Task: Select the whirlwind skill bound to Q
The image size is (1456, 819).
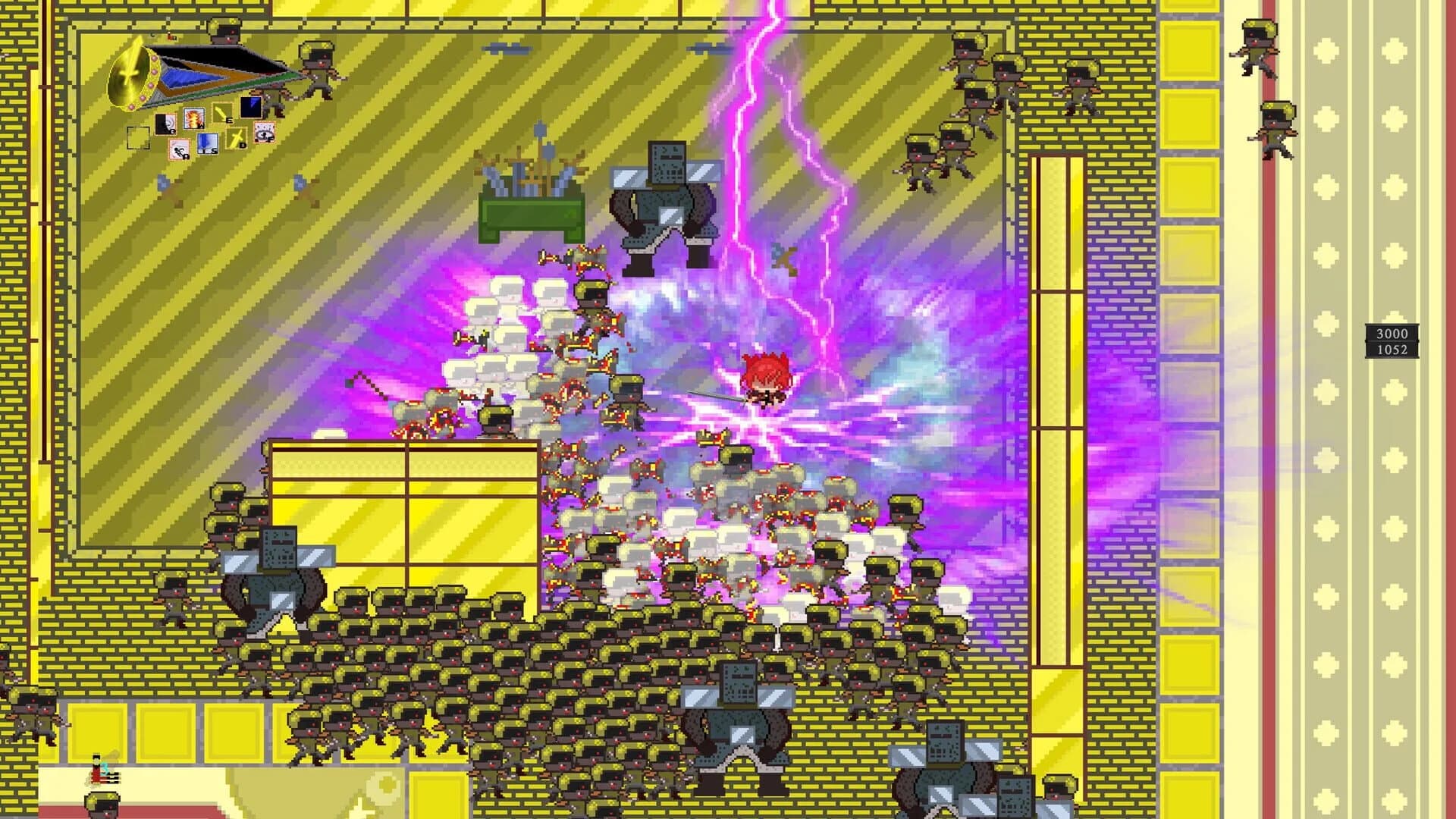Action: 165,124
